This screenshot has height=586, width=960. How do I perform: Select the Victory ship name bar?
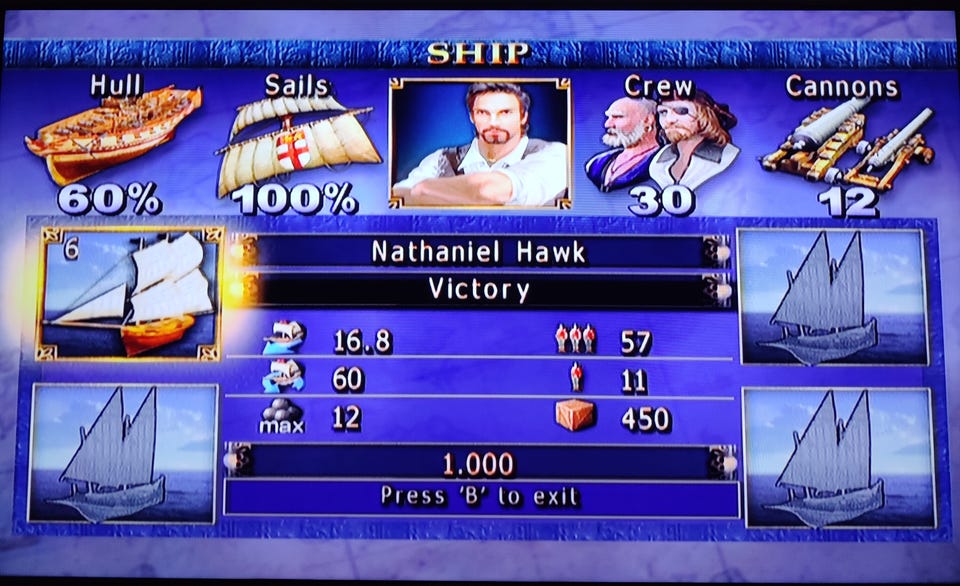(478, 290)
